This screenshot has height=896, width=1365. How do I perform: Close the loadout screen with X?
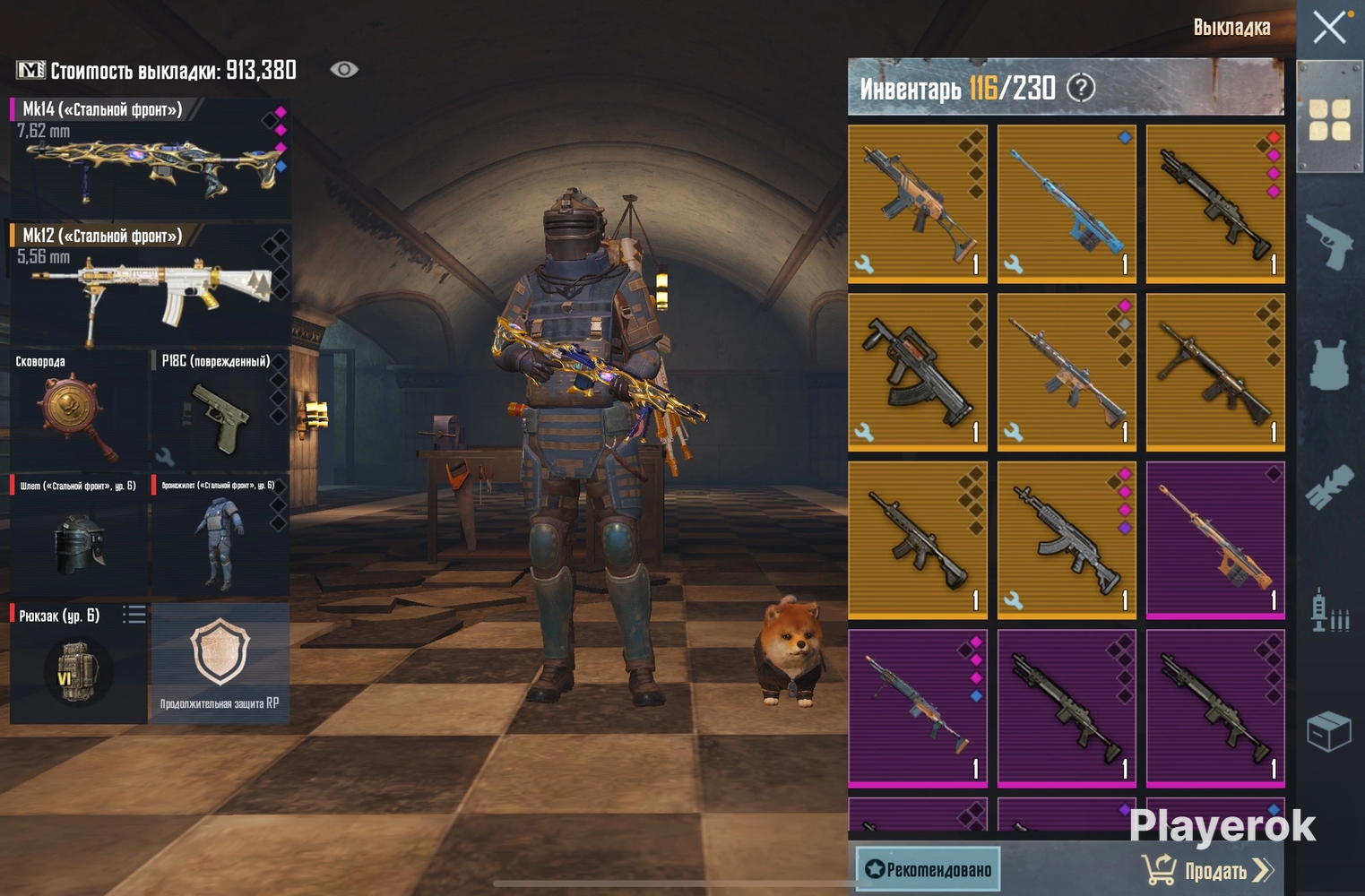click(x=1329, y=27)
